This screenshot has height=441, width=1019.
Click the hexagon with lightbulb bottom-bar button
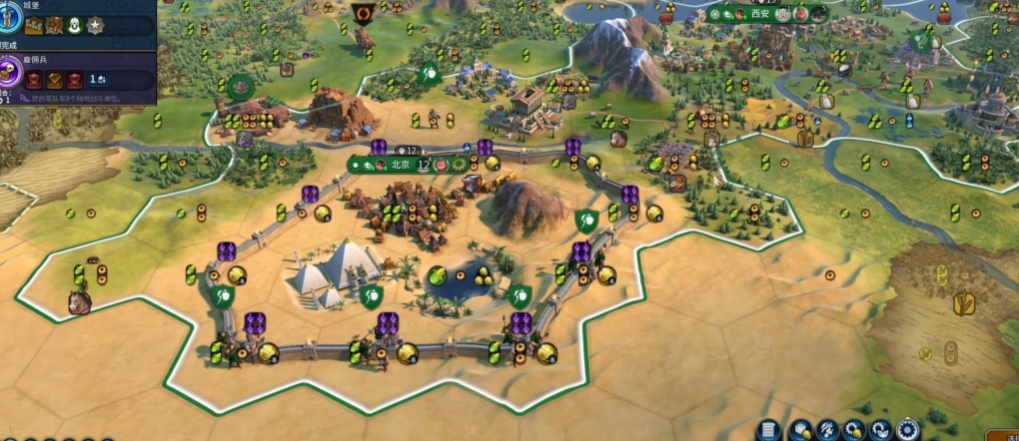[x=800, y=430]
